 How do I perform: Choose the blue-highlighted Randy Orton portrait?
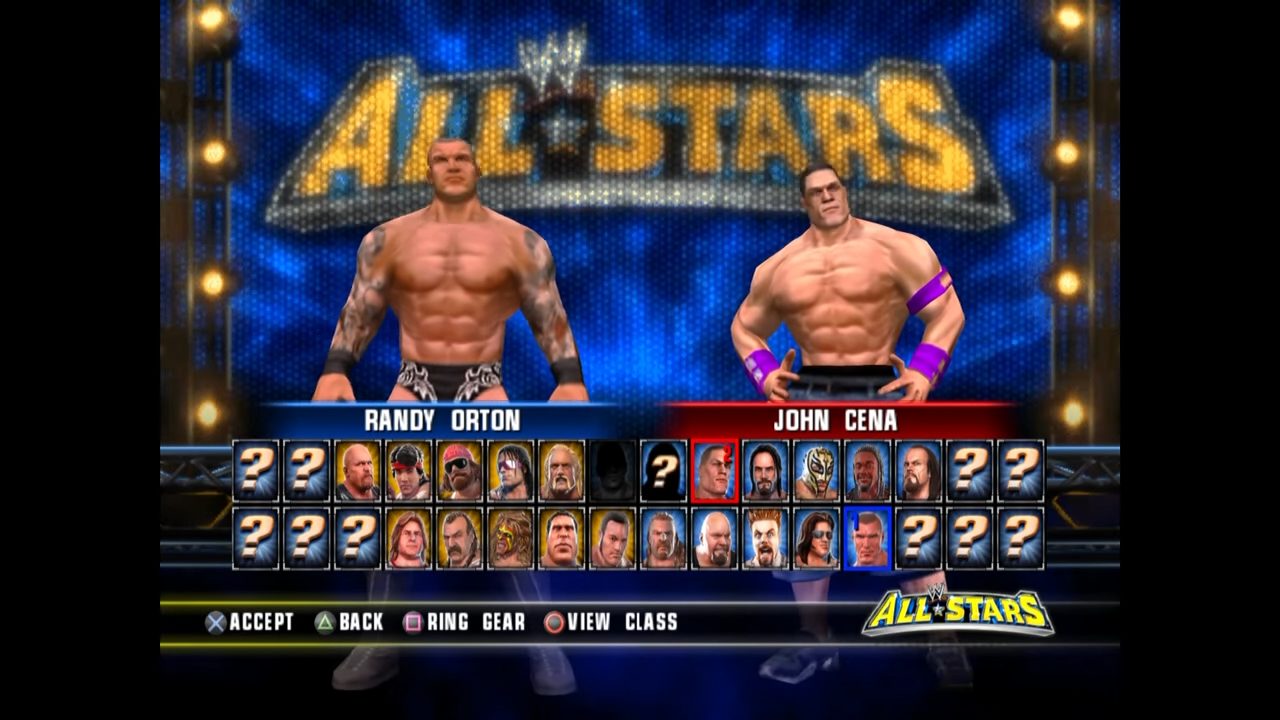(x=868, y=538)
